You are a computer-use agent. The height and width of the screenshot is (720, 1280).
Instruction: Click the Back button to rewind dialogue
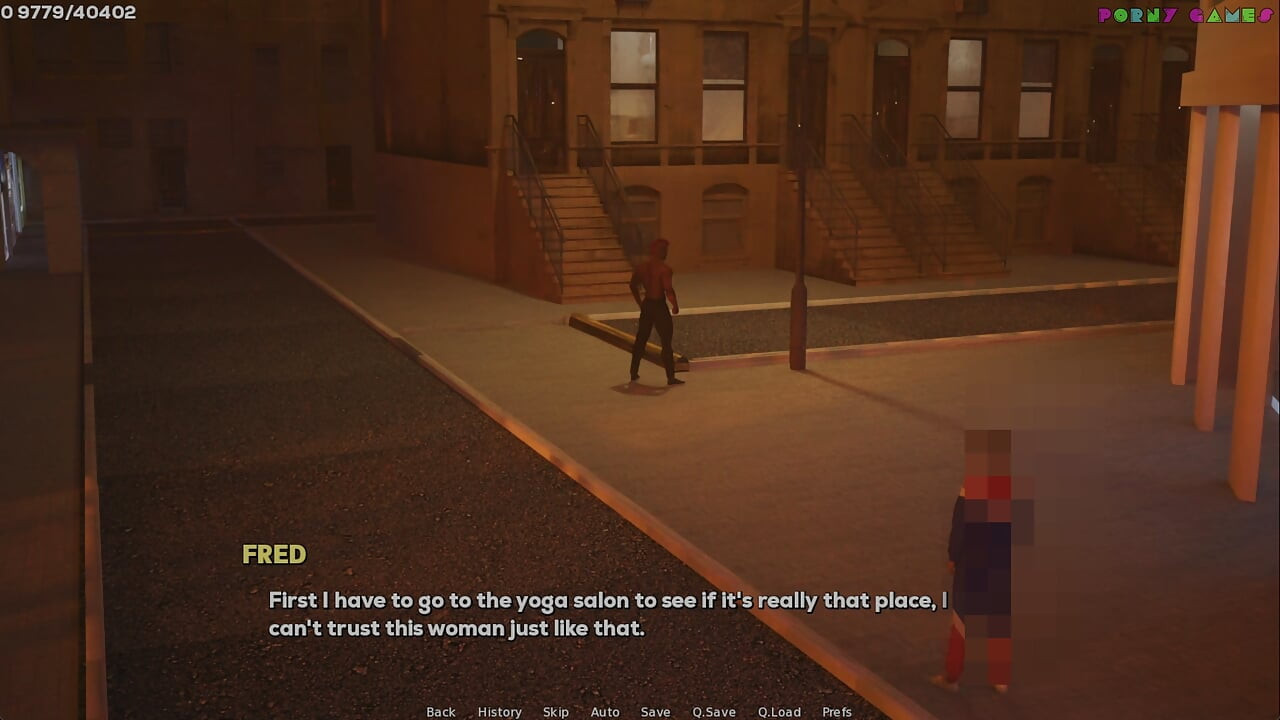440,711
